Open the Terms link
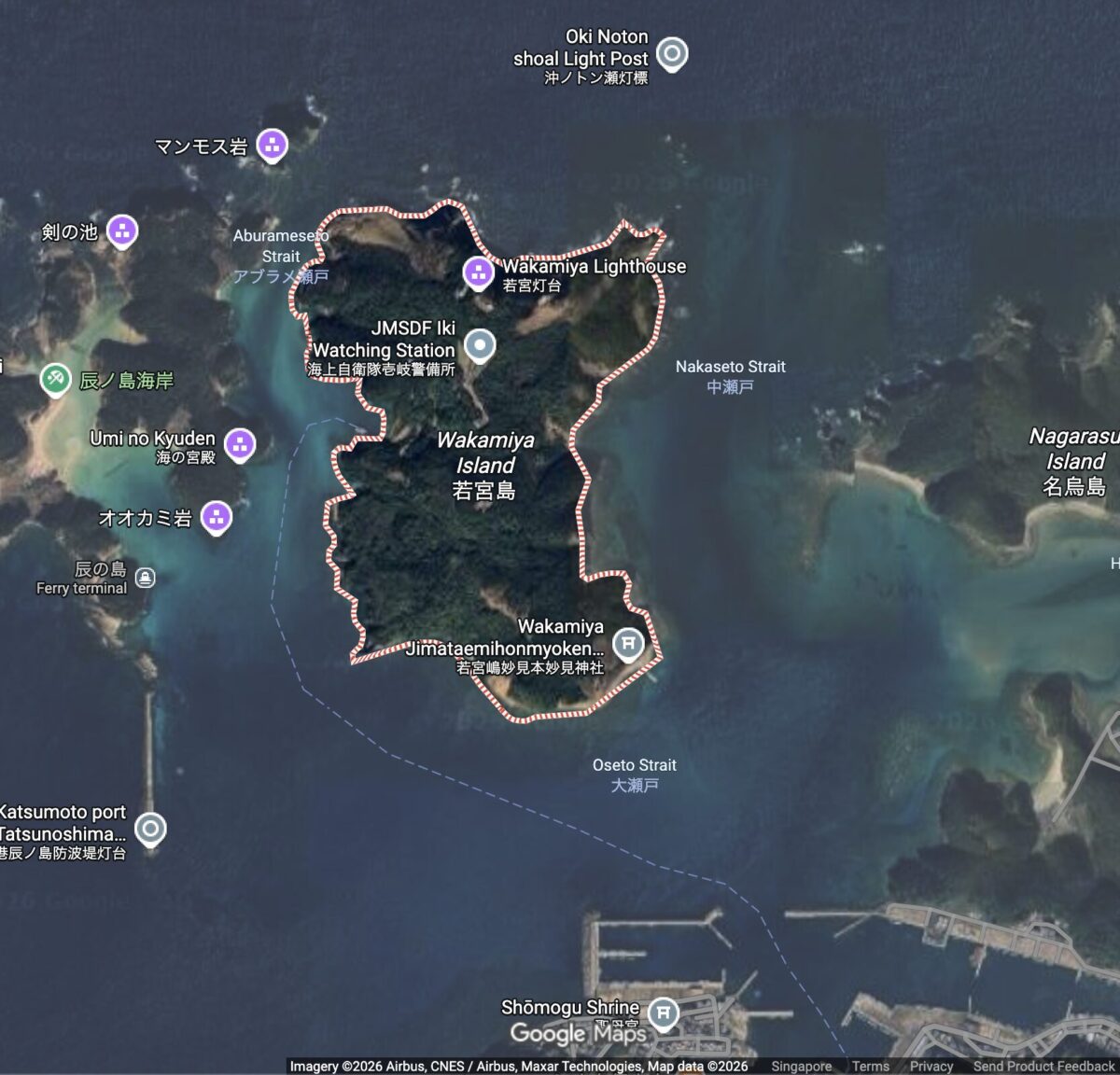The image size is (1120, 1075). point(870,1066)
